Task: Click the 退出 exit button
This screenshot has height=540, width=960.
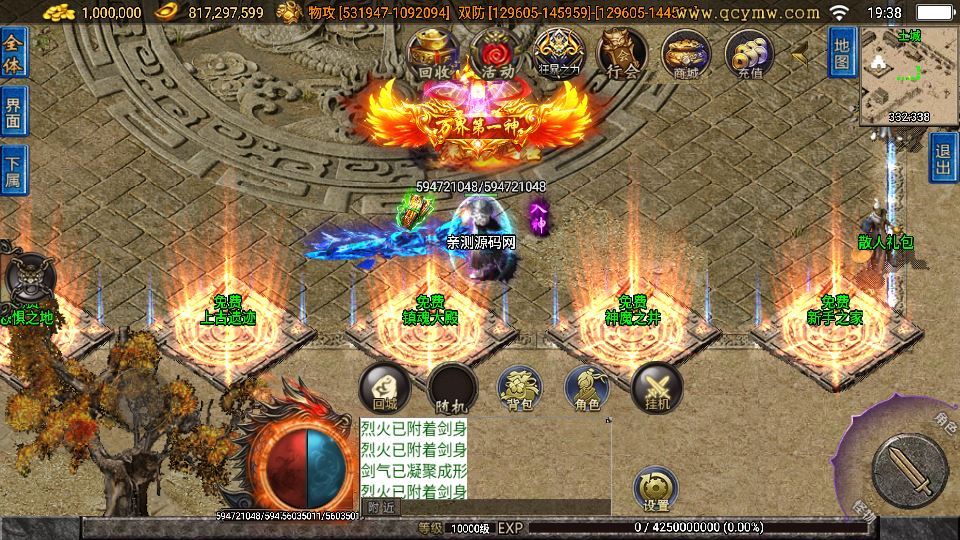Action: point(943,158)
